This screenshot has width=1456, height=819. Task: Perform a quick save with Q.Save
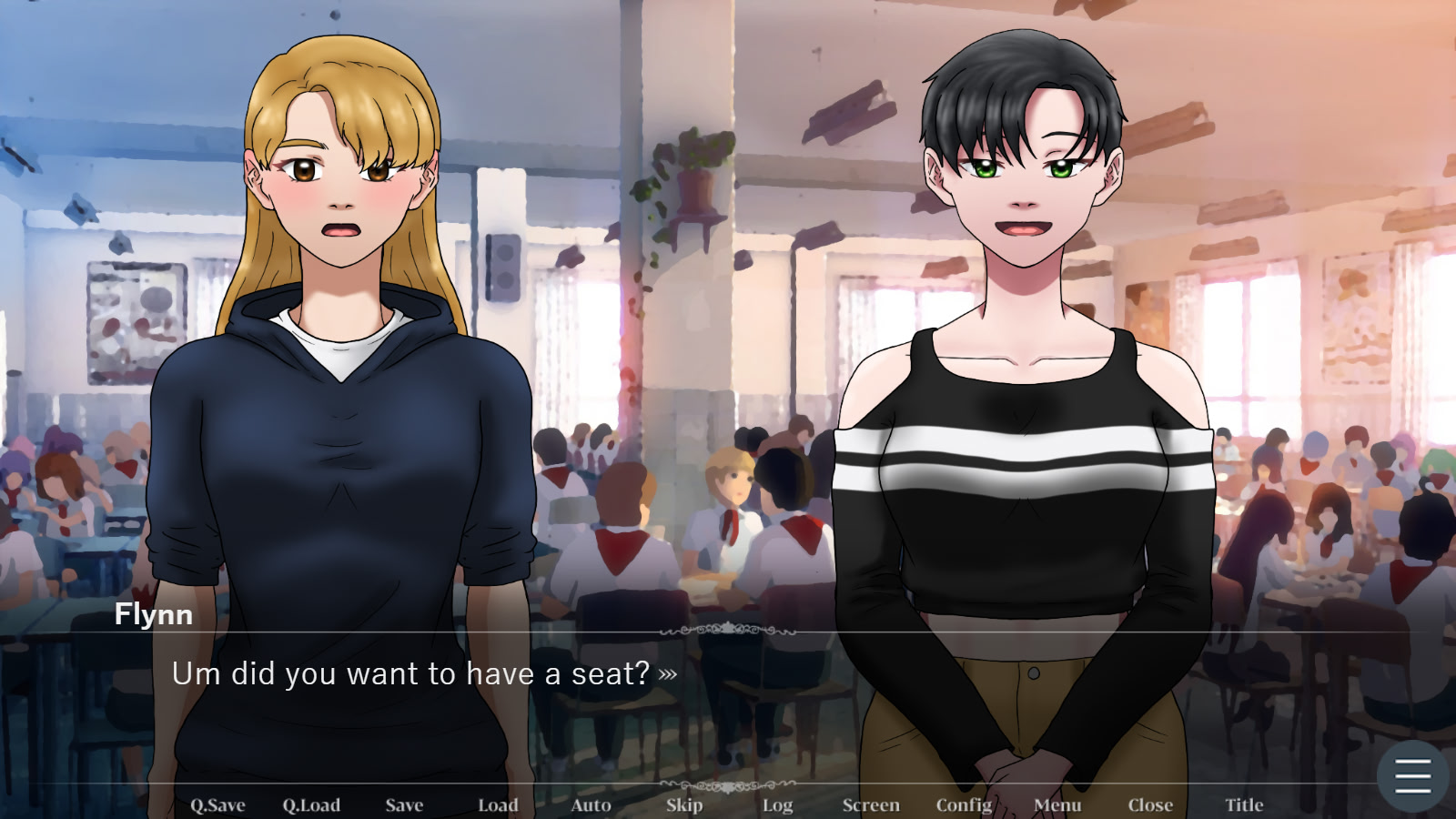(x=217, y=804)
